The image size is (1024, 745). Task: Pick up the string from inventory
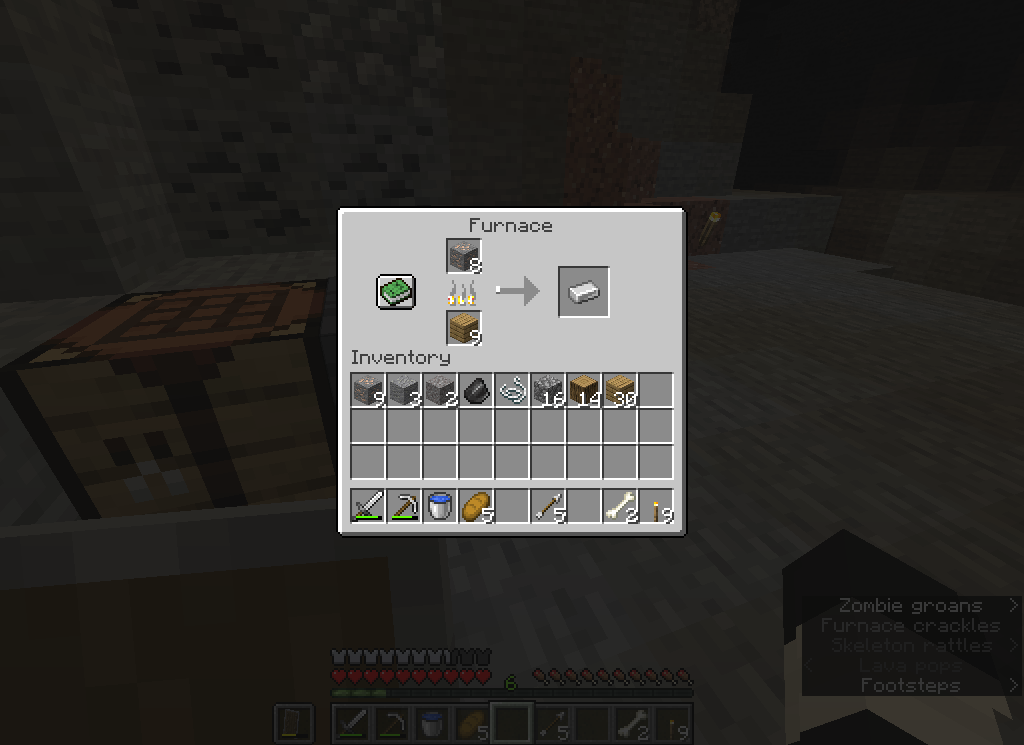pos(512,390)
